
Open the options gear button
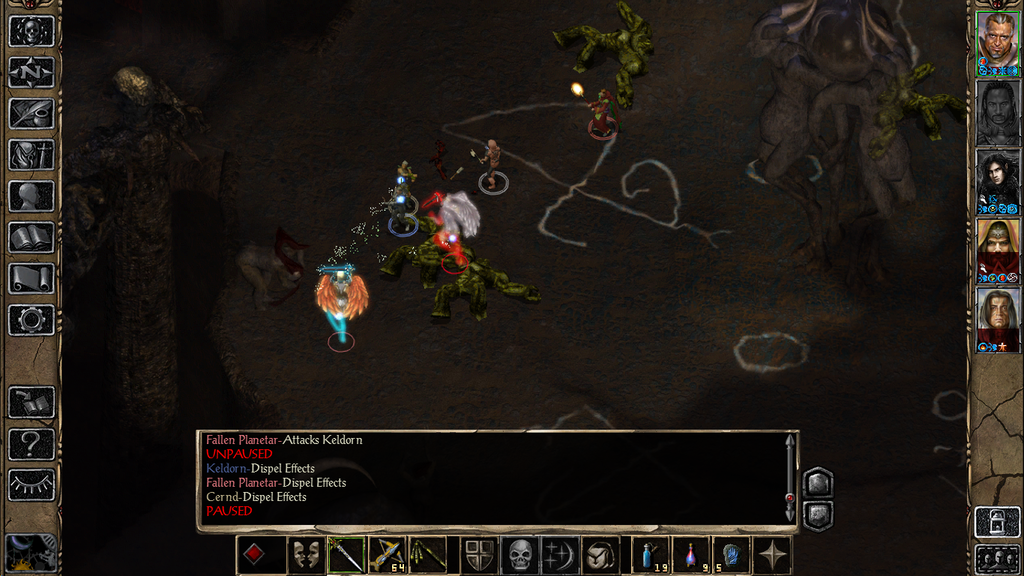[x=31, y=320]
